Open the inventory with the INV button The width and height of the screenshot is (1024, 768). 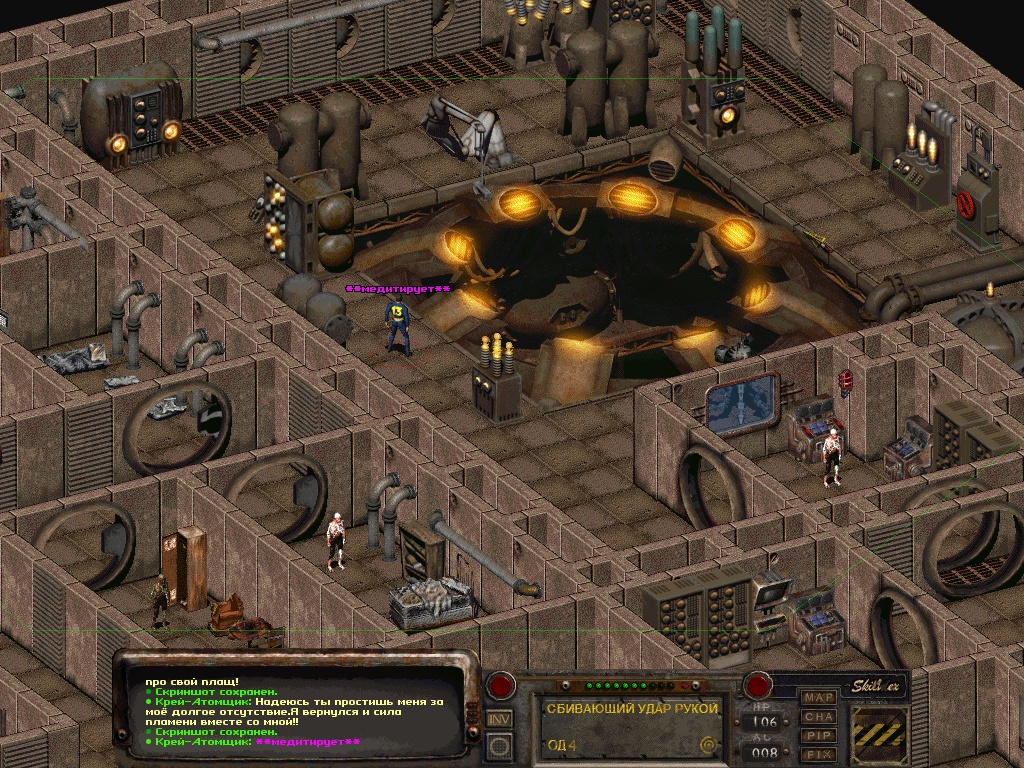[x=499, y=718]
